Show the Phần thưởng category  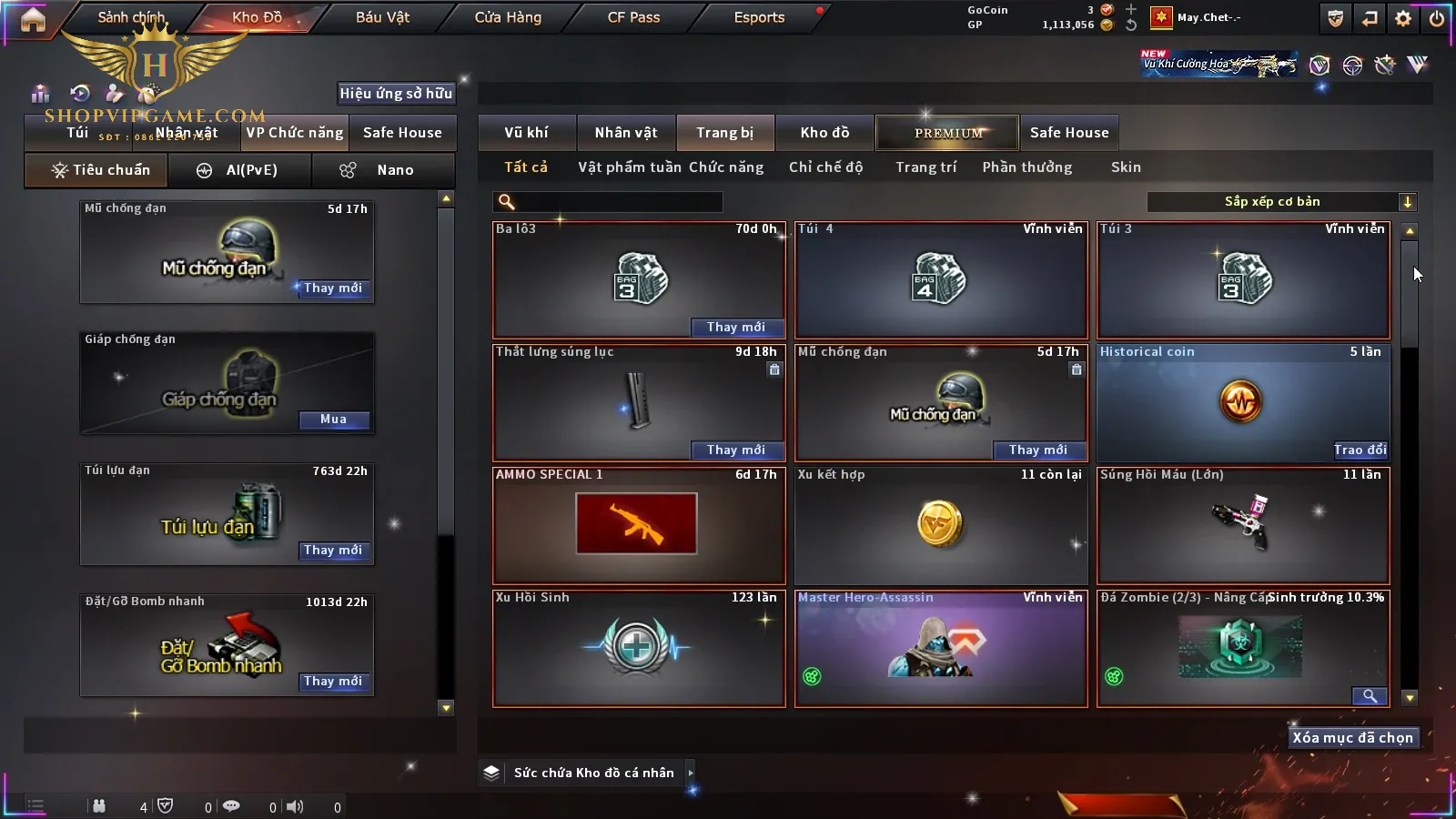point(1026,167)
